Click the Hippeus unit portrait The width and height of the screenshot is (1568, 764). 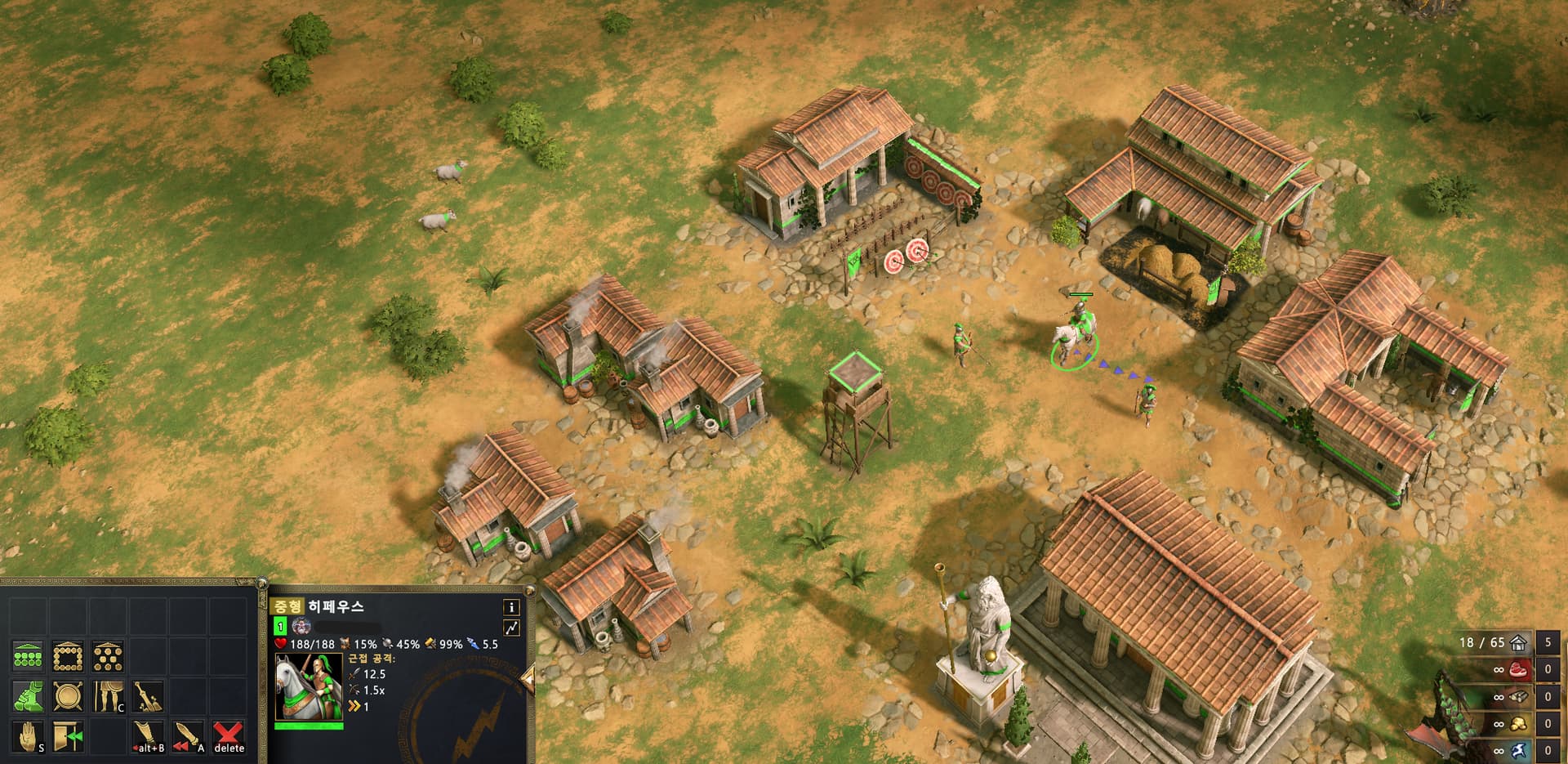309,686
